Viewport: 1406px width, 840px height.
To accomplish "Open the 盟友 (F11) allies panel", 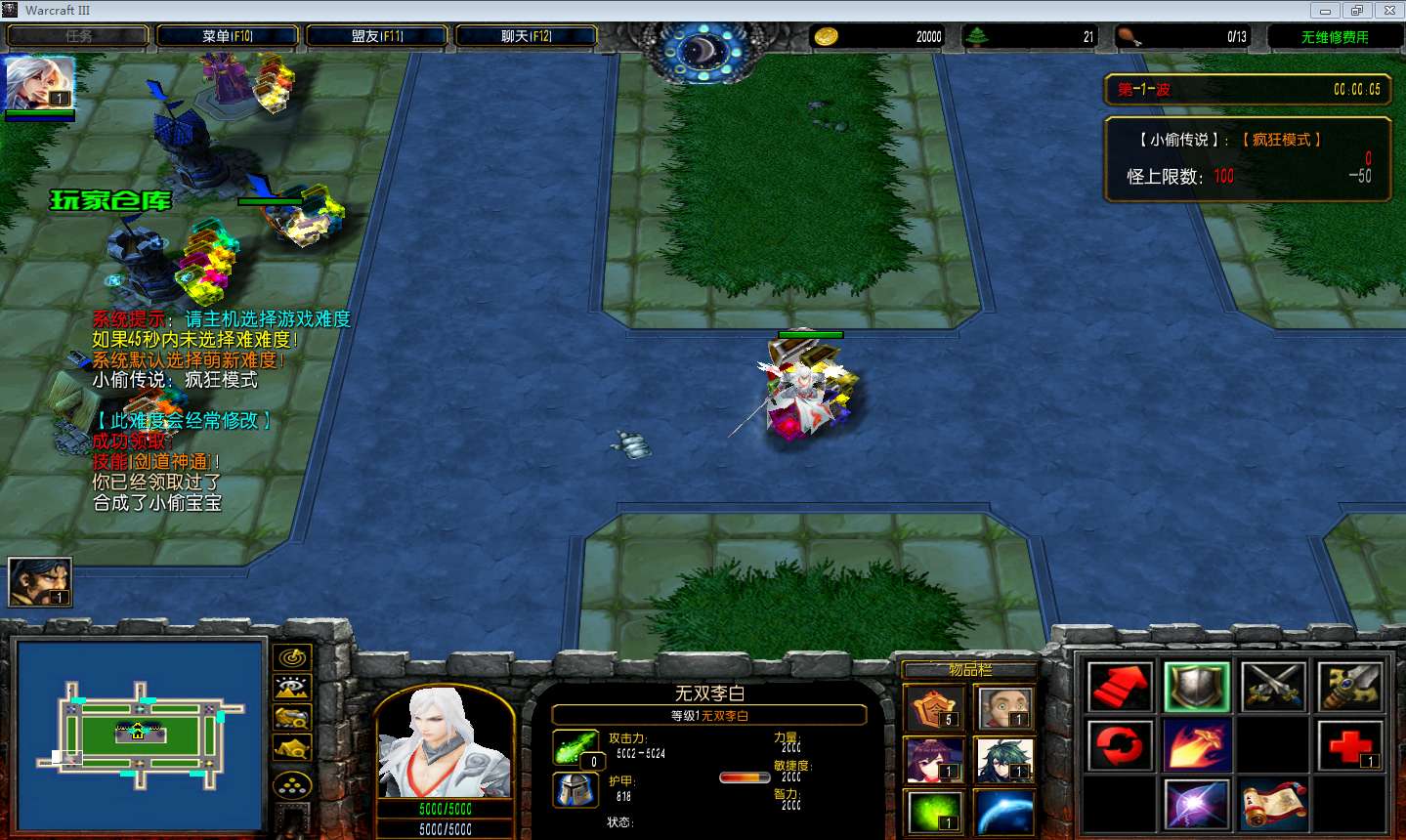I will pos(376,36).
